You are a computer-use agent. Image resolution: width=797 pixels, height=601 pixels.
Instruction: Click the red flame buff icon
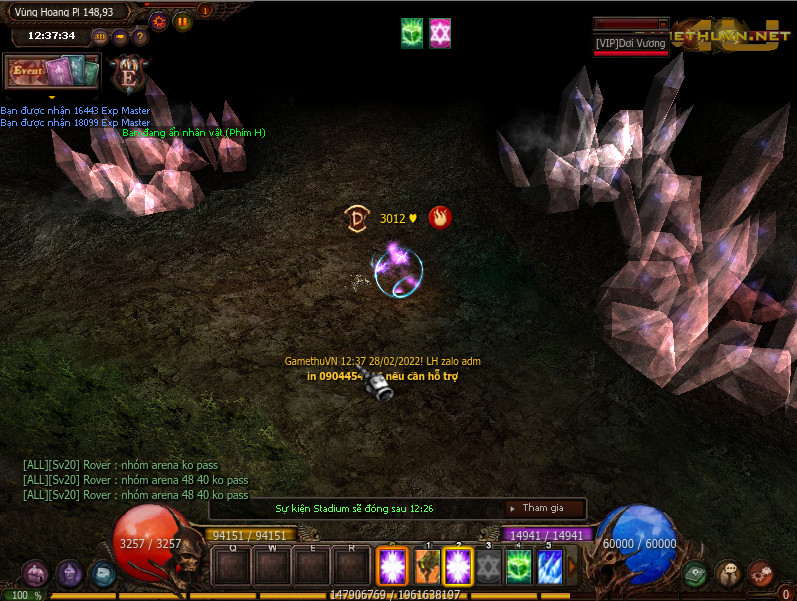(x=438, y=217)
